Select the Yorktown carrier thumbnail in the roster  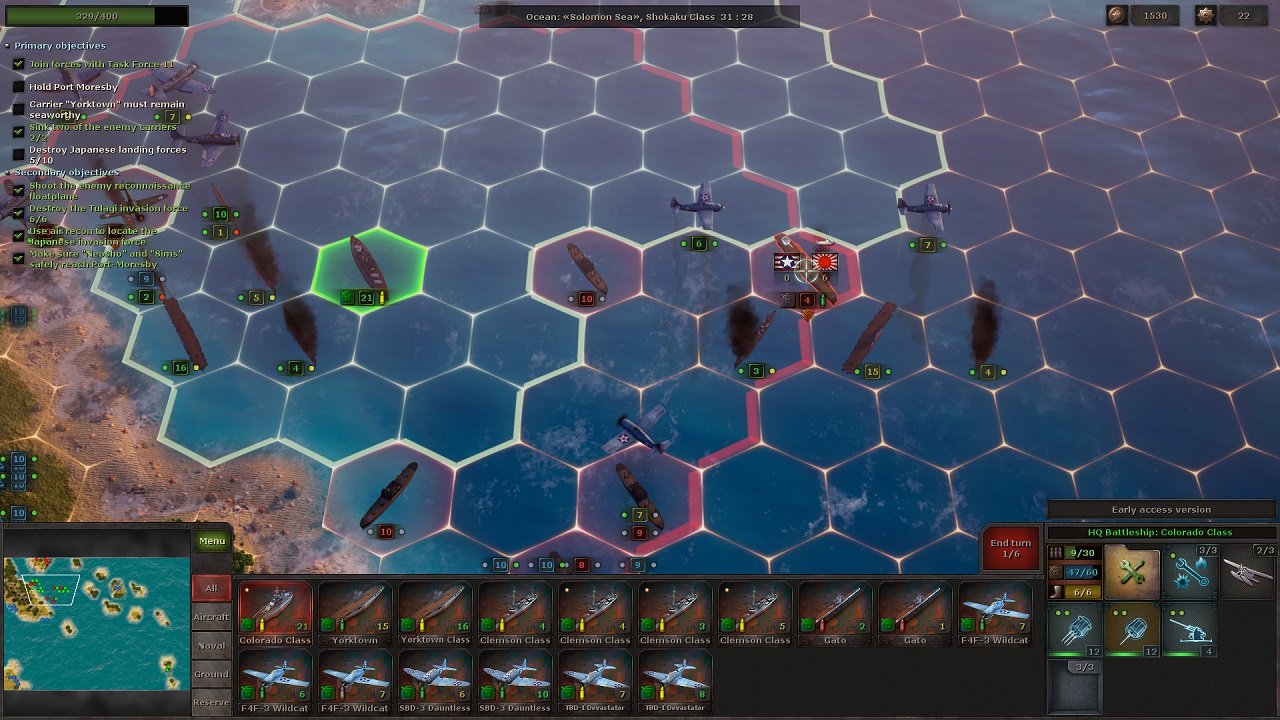[355, 608]
